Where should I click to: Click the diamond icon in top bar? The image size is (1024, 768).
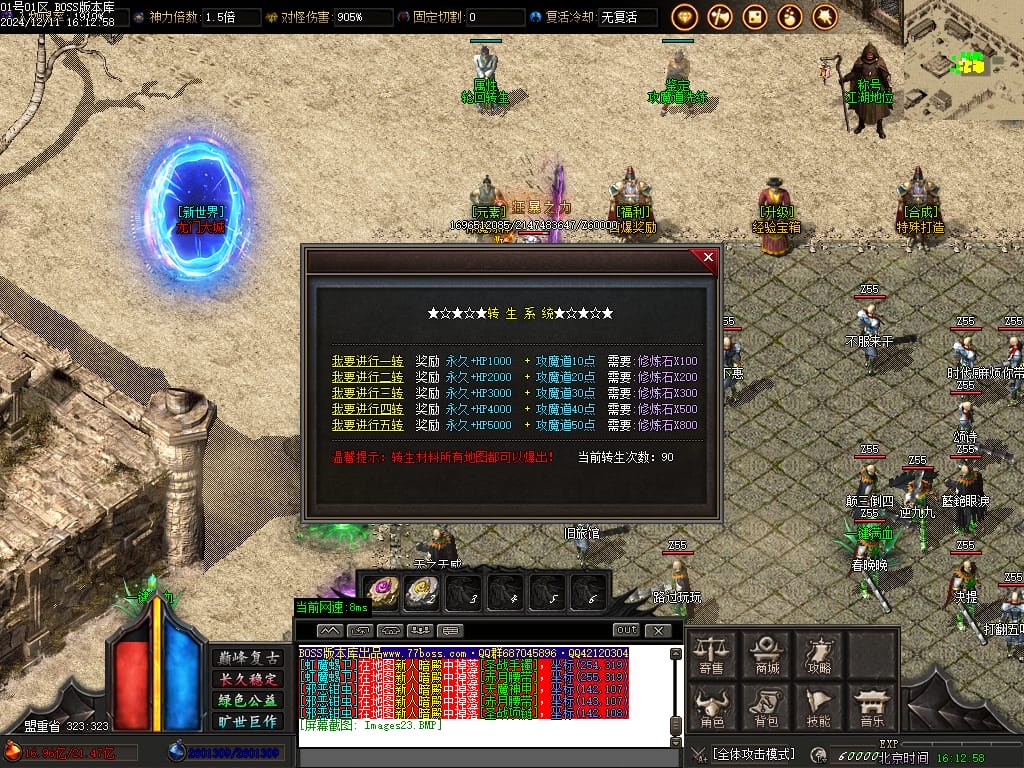(685, 17)
